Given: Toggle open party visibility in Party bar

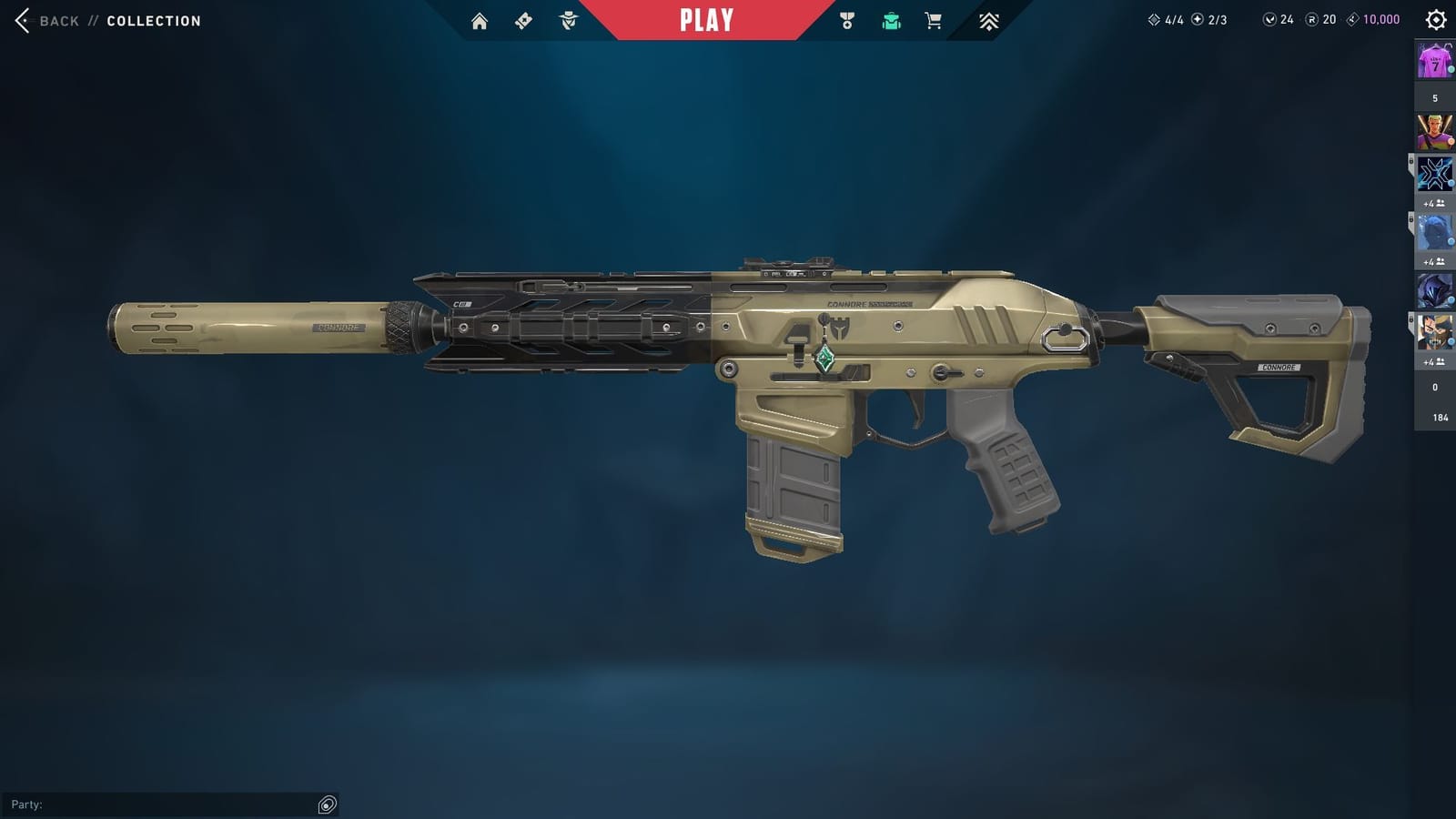Looking at the screenshot, I should [x=327, y=804].
